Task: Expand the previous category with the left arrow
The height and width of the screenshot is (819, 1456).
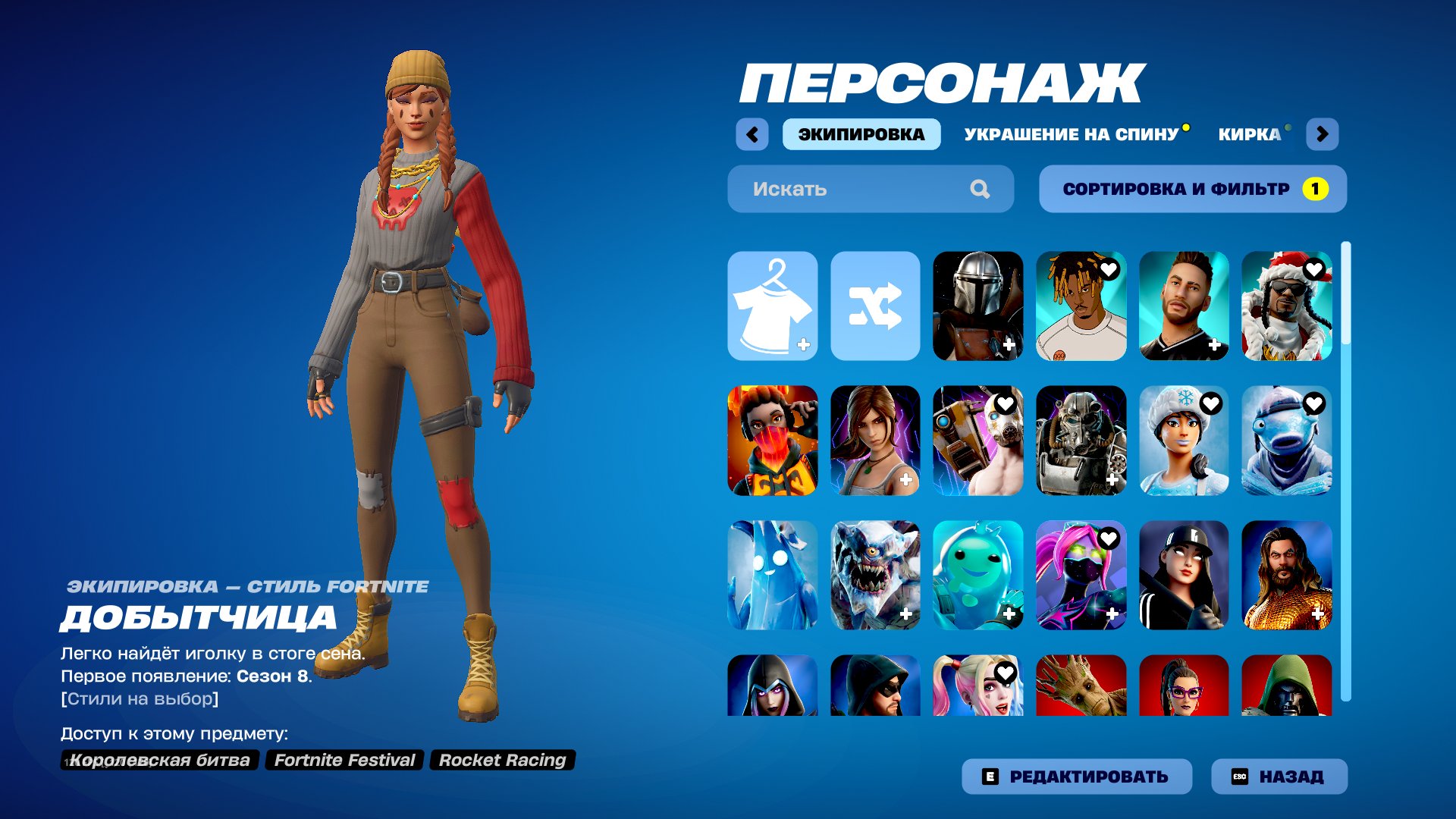Action: [x=752, y=133]
